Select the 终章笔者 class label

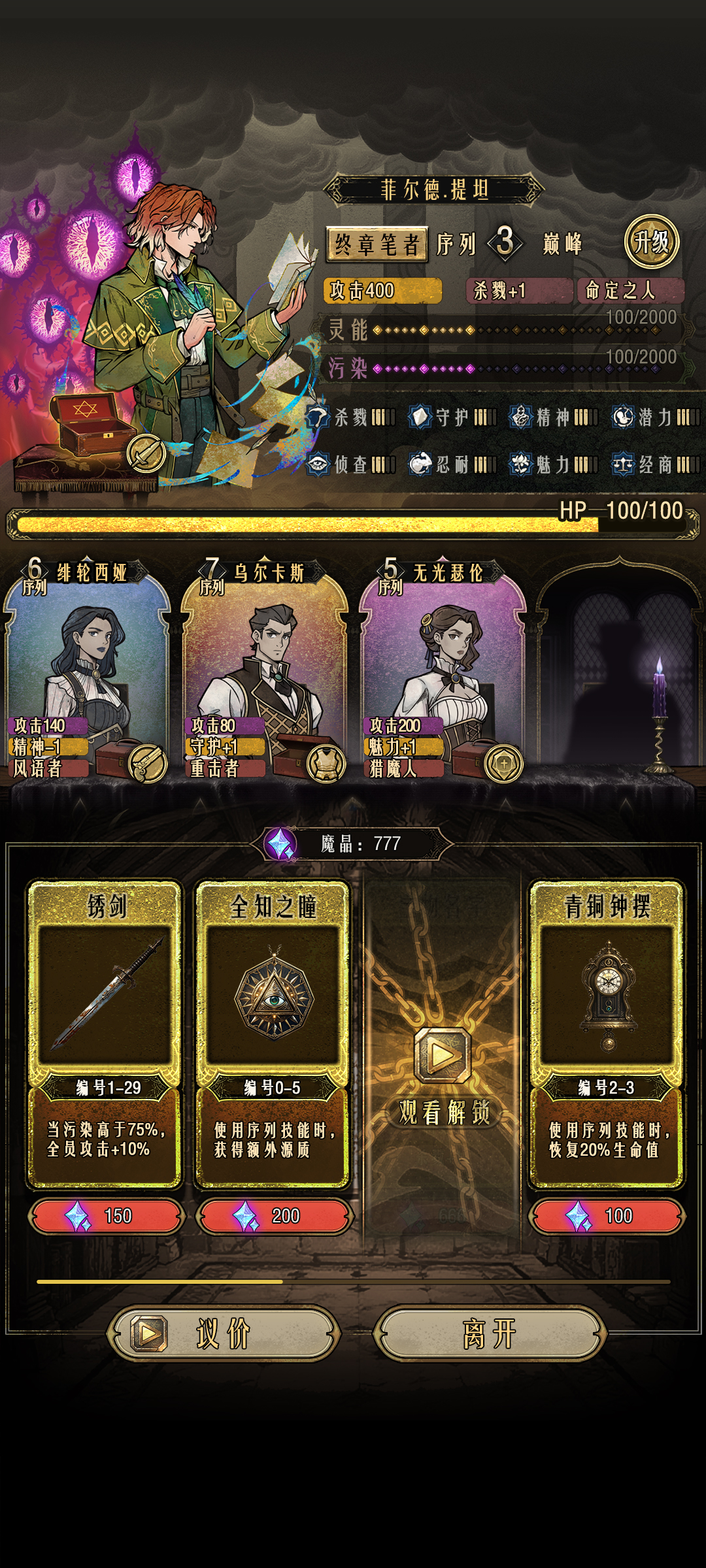[x=377, y=244]
